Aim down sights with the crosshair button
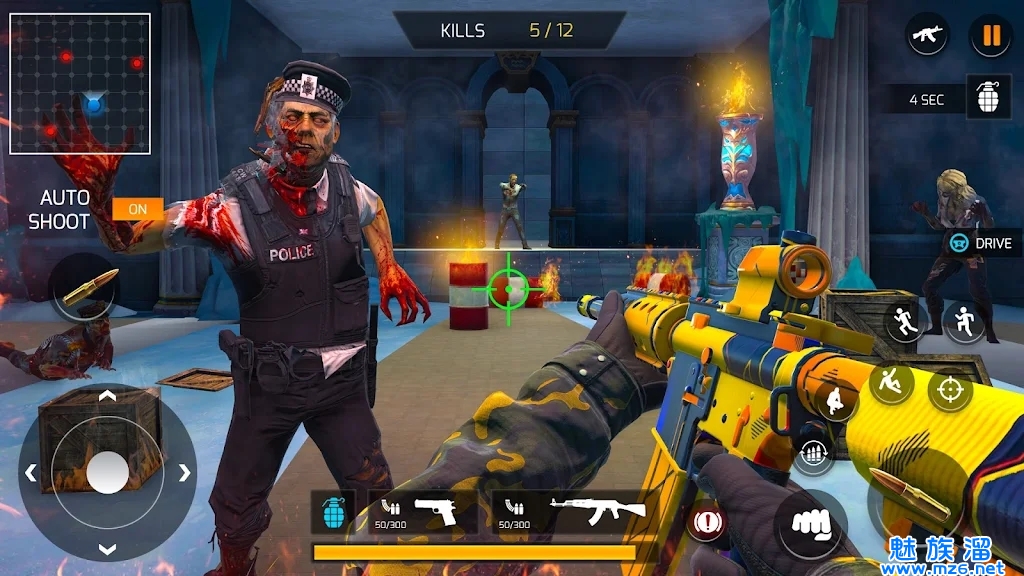This screenshot has height=576, width=1024. click(949, 389)
